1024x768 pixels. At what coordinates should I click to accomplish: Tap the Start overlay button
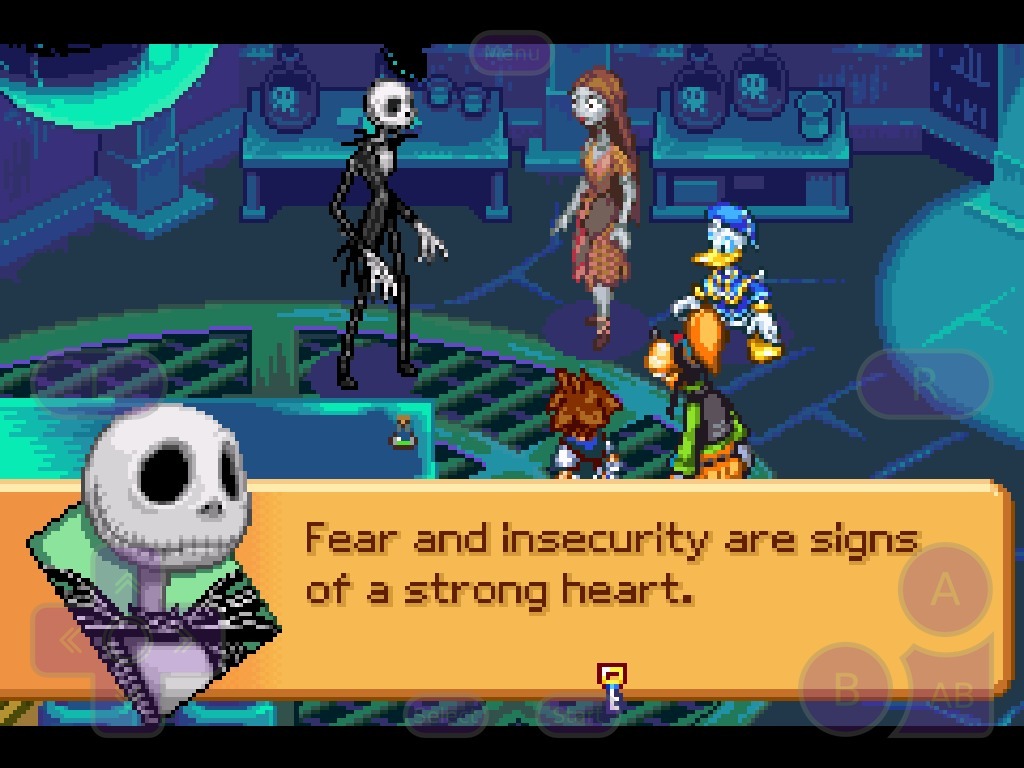pos(579,714)
